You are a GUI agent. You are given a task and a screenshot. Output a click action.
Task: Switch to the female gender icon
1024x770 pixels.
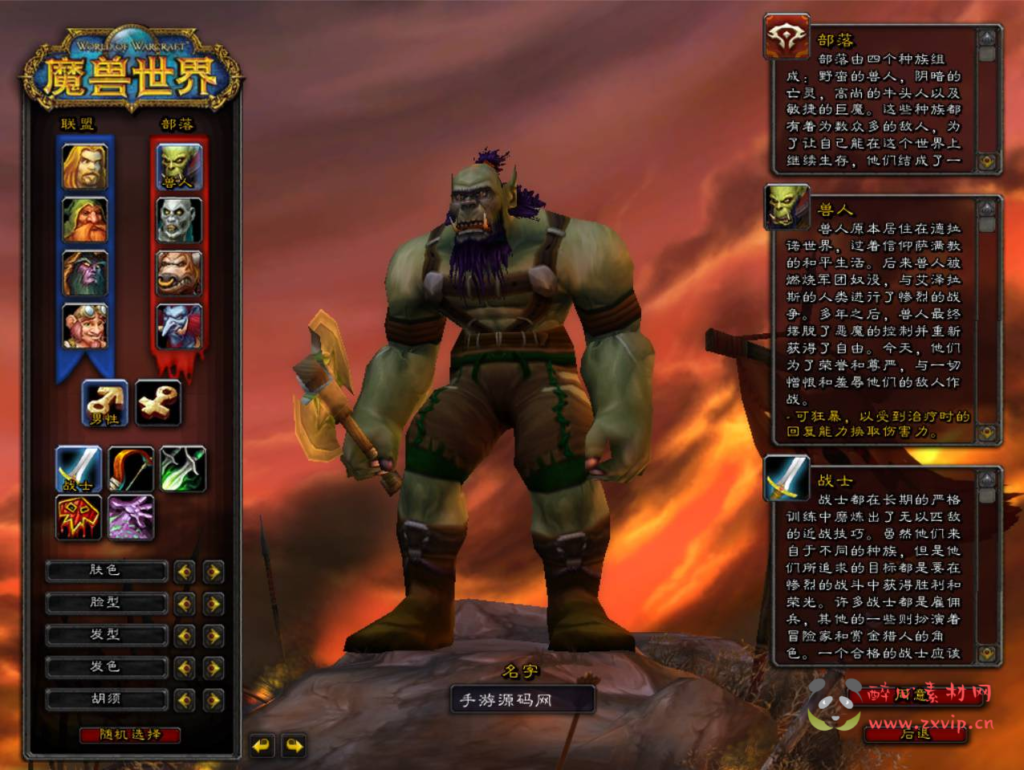click(158, 402)
